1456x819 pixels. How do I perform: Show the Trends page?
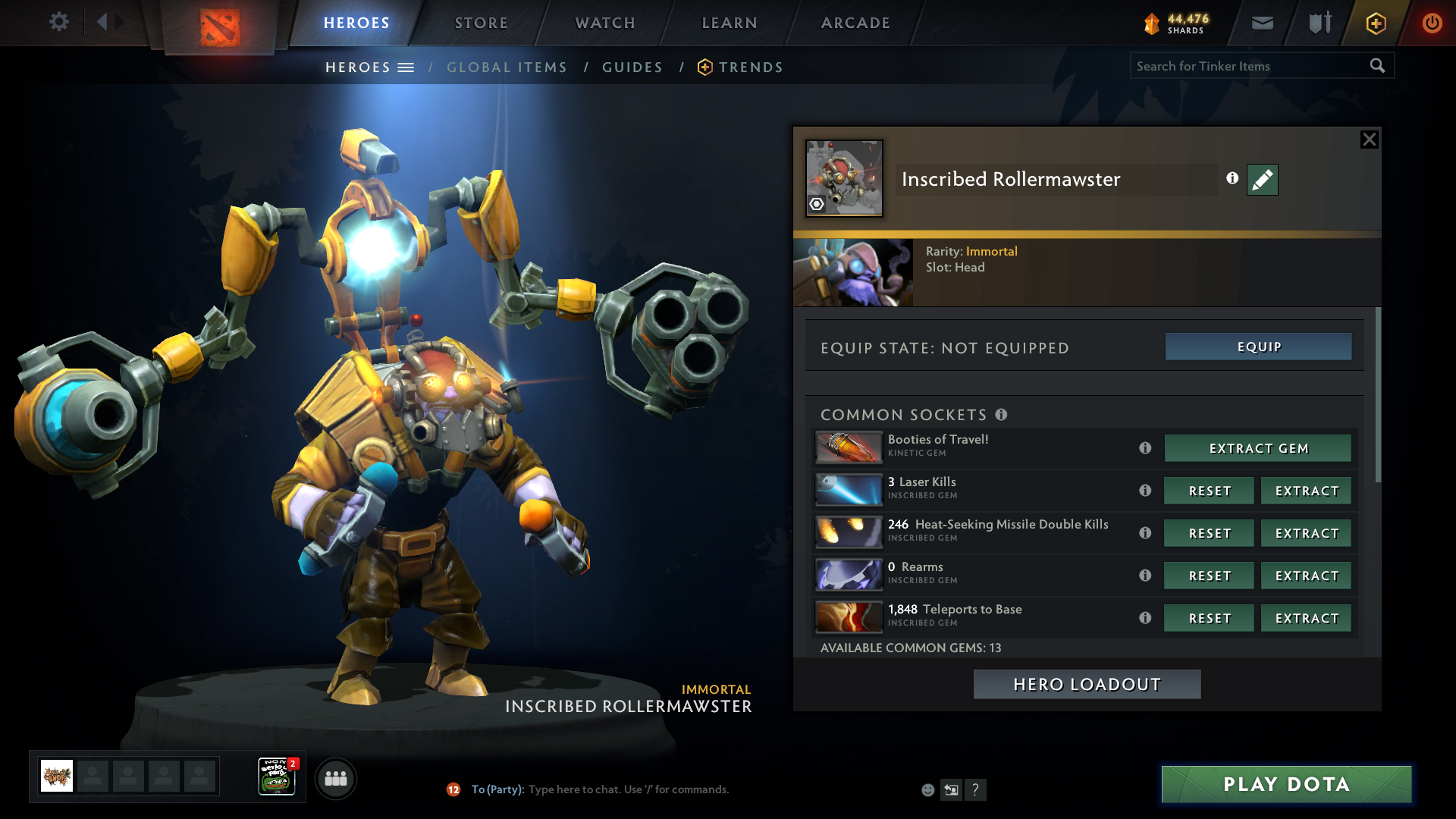[750, 67]
